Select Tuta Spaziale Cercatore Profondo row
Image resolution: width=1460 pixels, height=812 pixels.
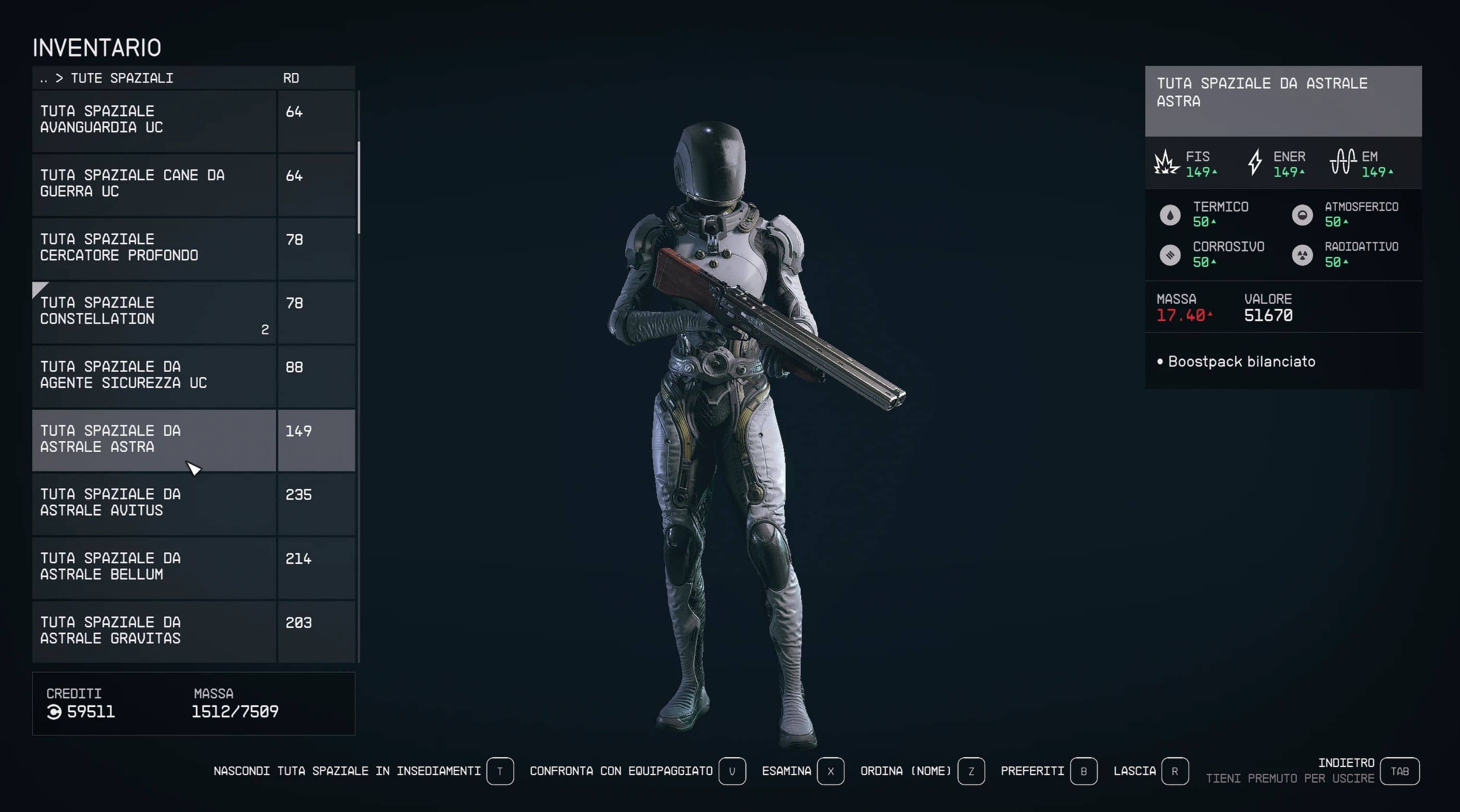coord(153,248)
